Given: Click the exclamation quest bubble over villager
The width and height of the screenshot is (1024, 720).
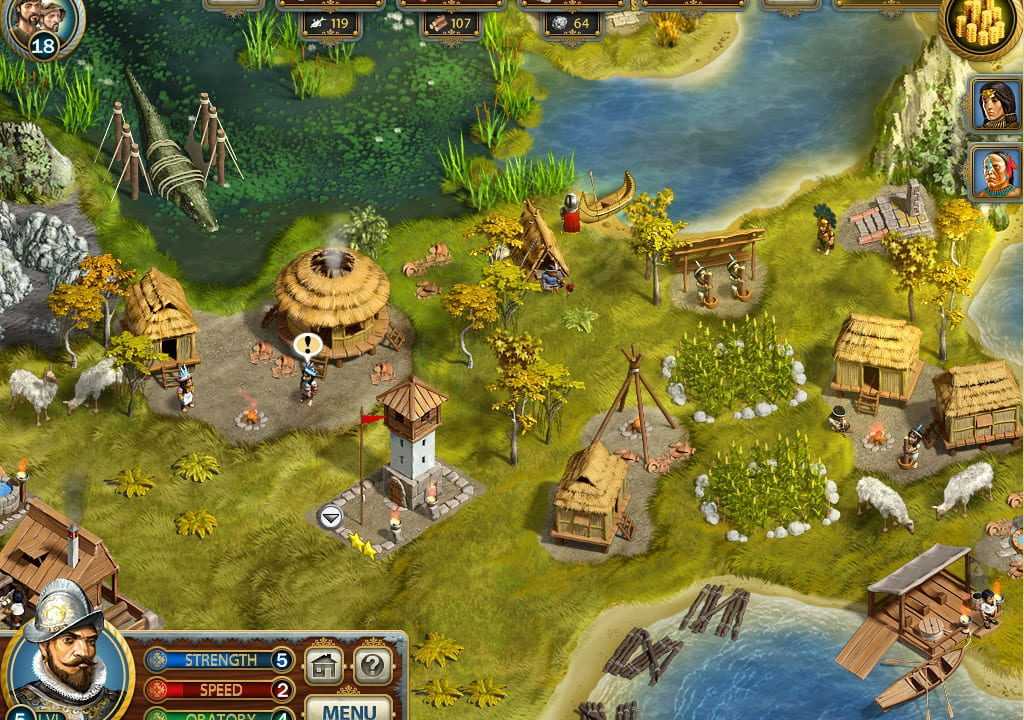Looking at the screenshot, I should pos(307,346).
